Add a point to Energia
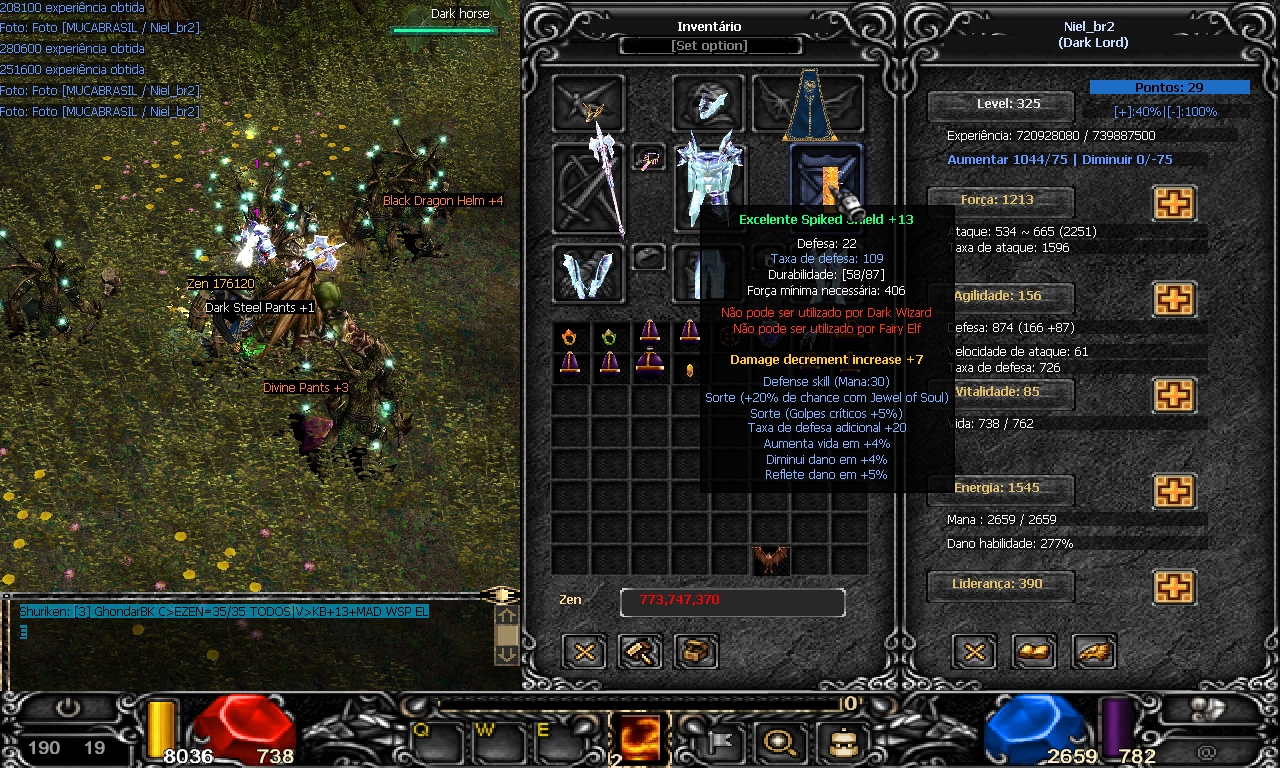Screen dimensions: 1280x768 pos(1174,491)
